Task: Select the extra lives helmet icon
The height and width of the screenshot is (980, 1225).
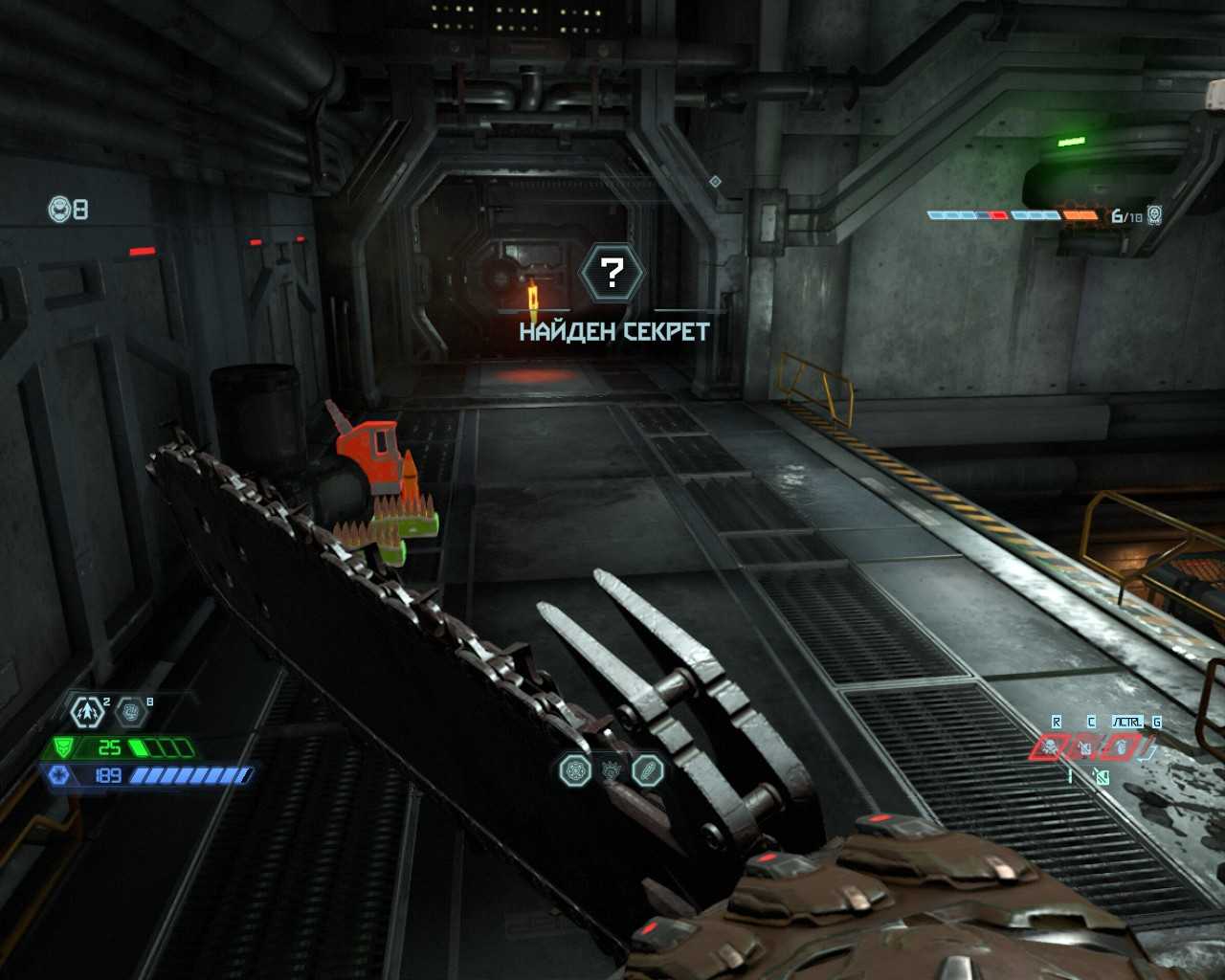Action: [x=59, y=209]
